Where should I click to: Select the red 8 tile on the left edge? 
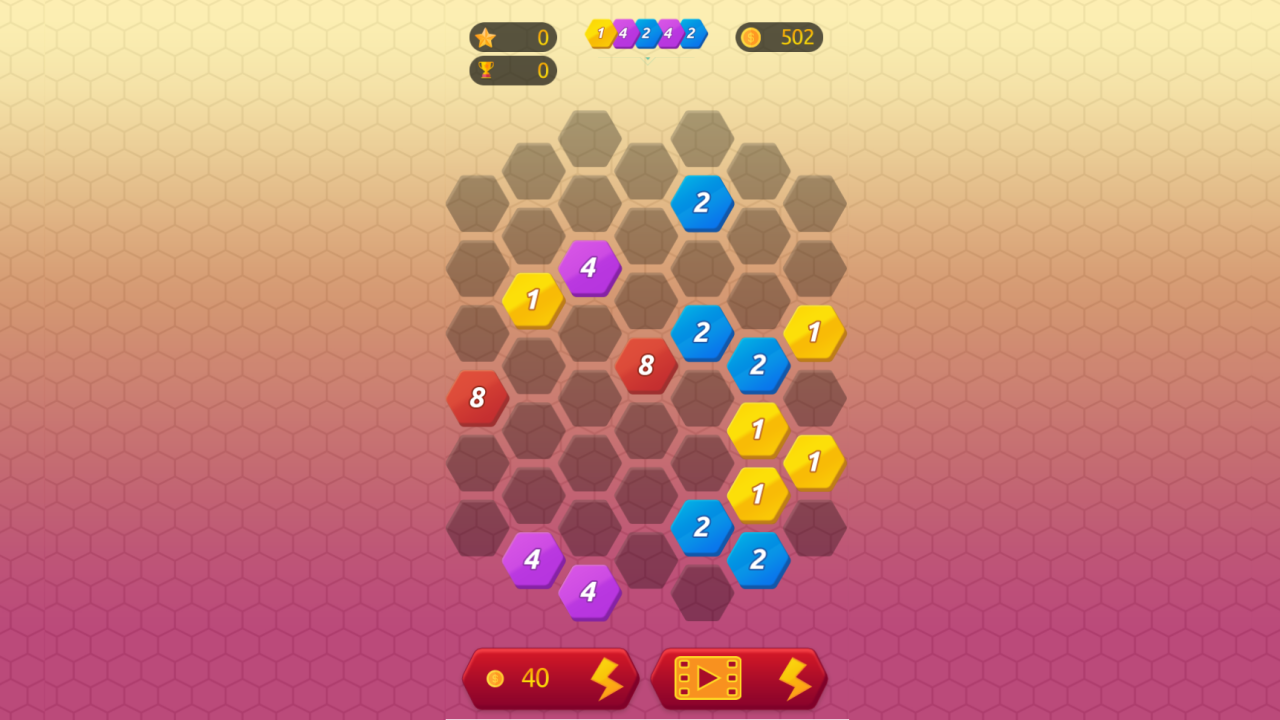click(477, 397)
